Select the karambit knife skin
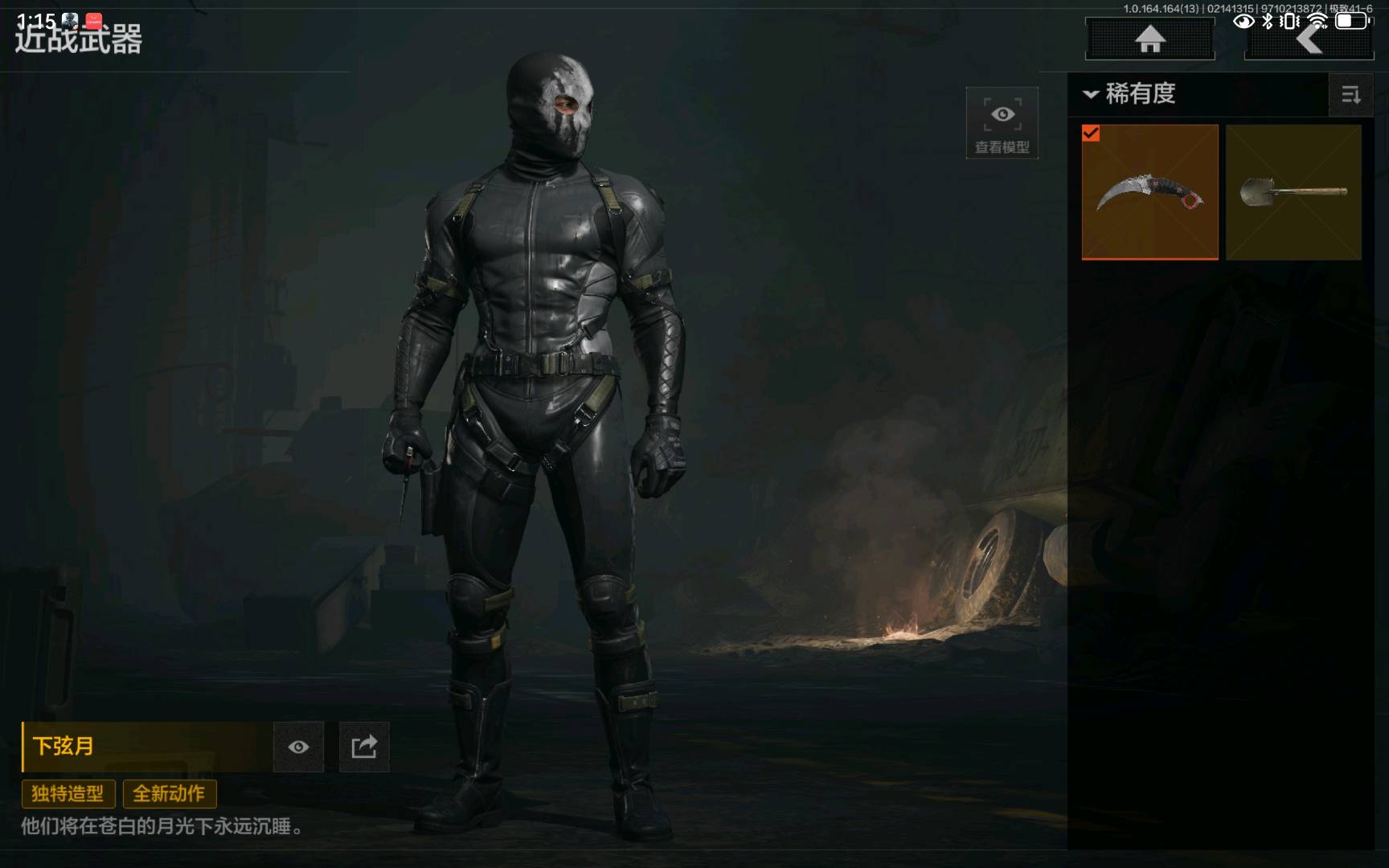The image size is (1389, 868). 1149,192
